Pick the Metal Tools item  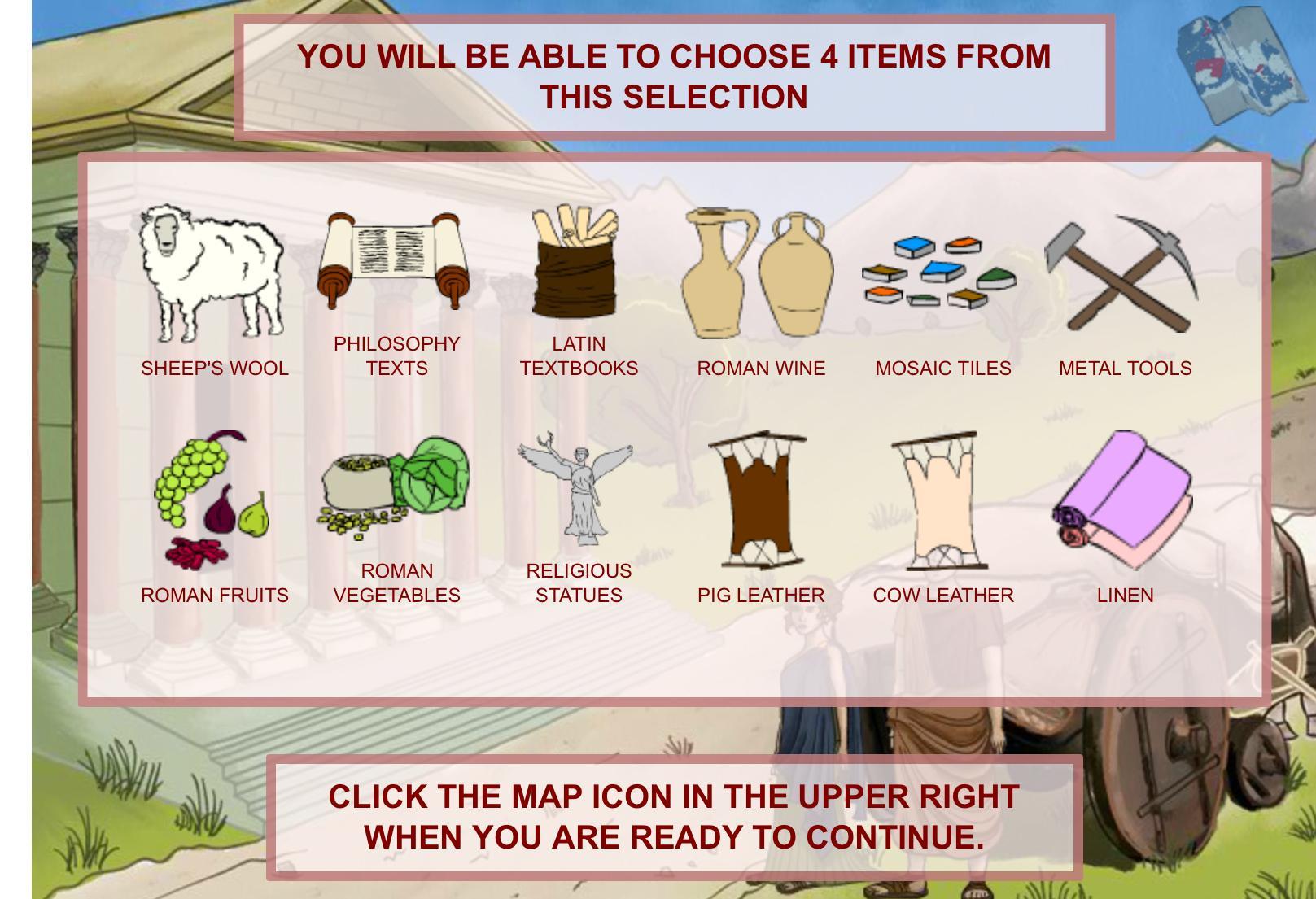[x=1122, y=273]
